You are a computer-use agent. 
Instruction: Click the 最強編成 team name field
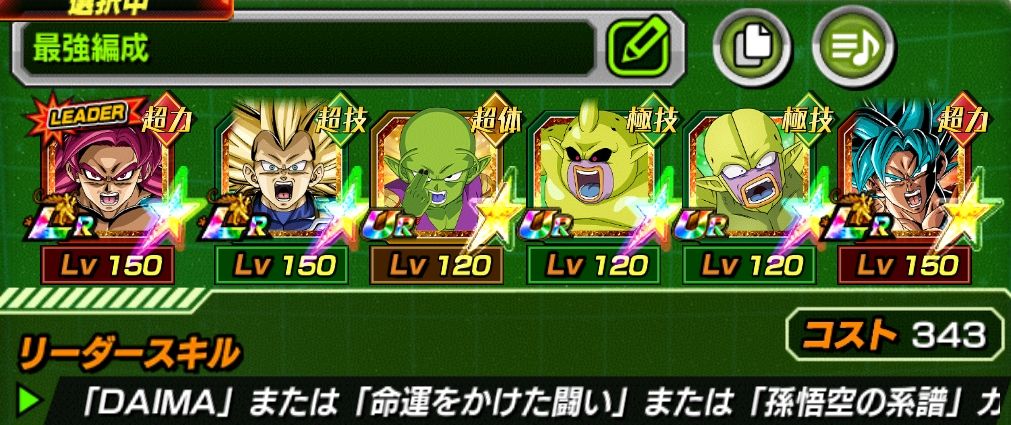pos(310,49)
